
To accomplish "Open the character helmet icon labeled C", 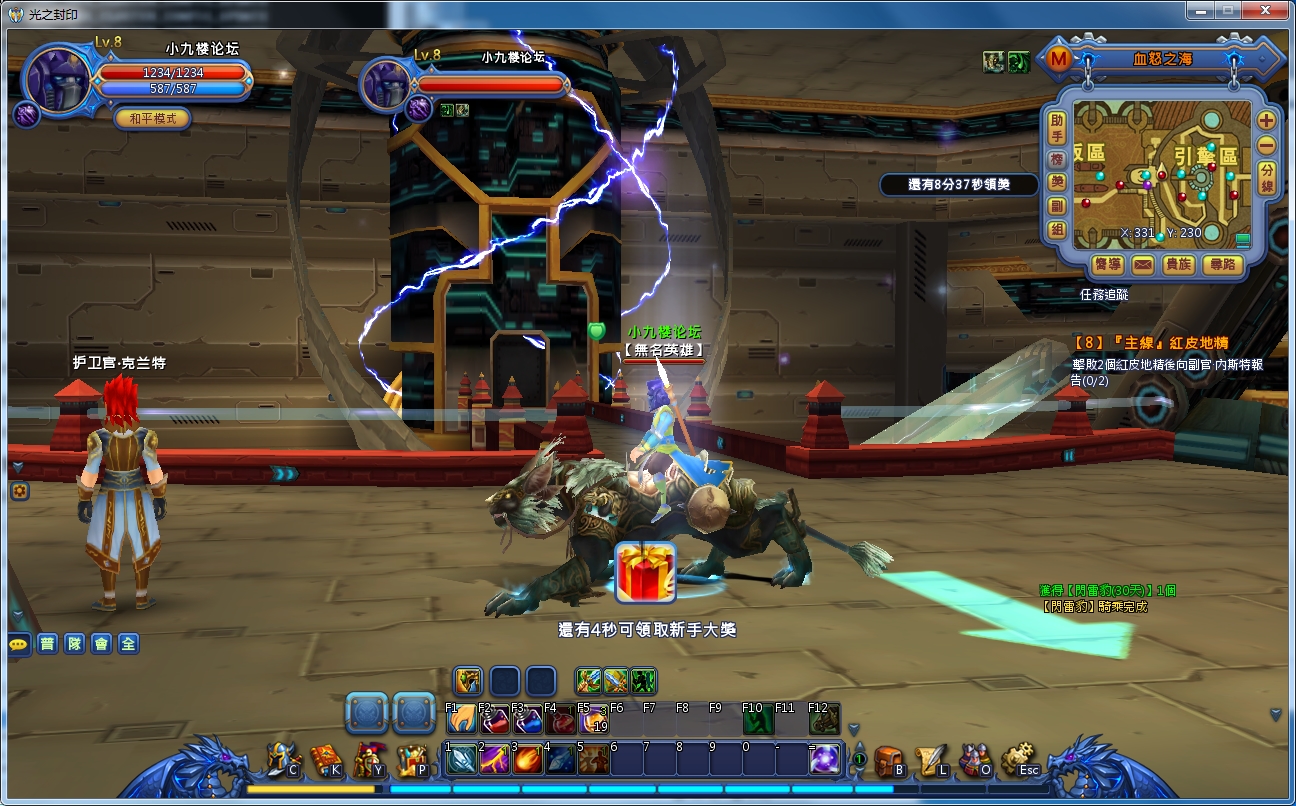I will coord(282,760).
